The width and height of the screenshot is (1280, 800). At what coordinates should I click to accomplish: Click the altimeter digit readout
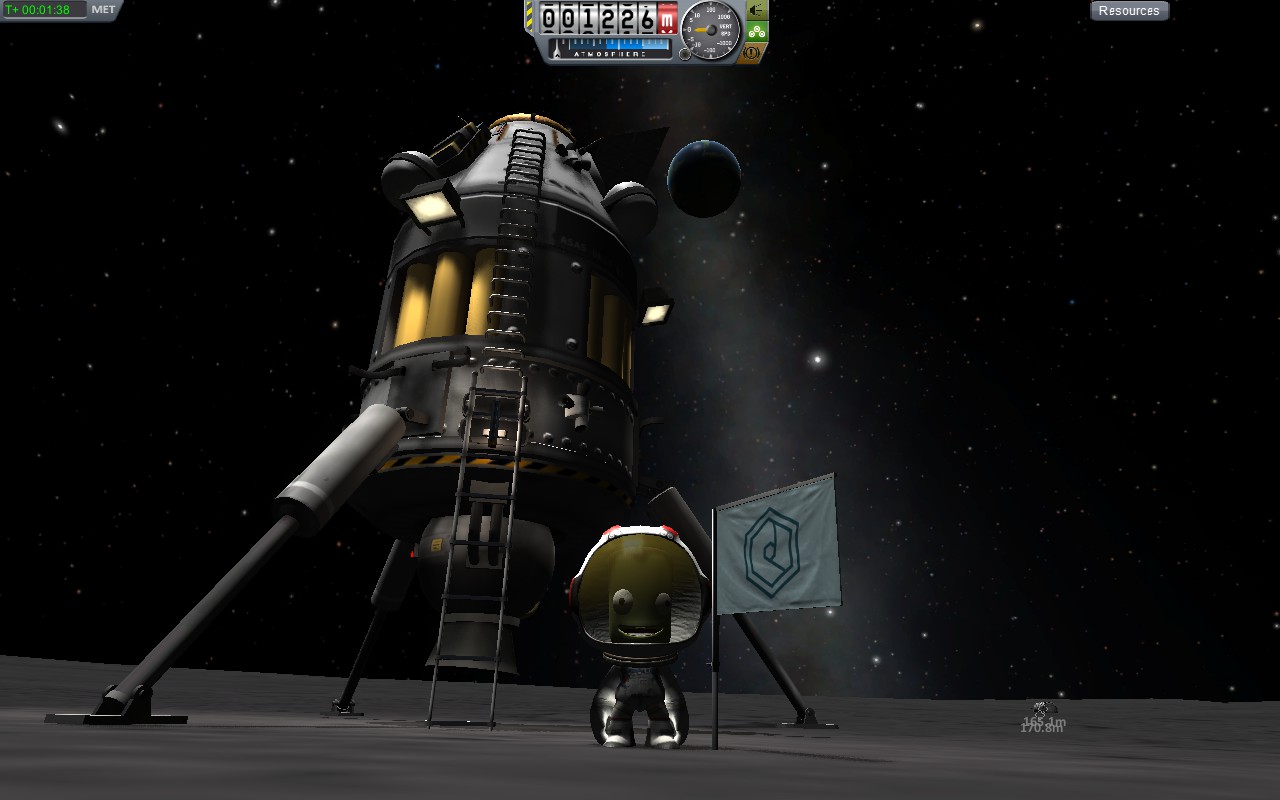click(595, 18)
